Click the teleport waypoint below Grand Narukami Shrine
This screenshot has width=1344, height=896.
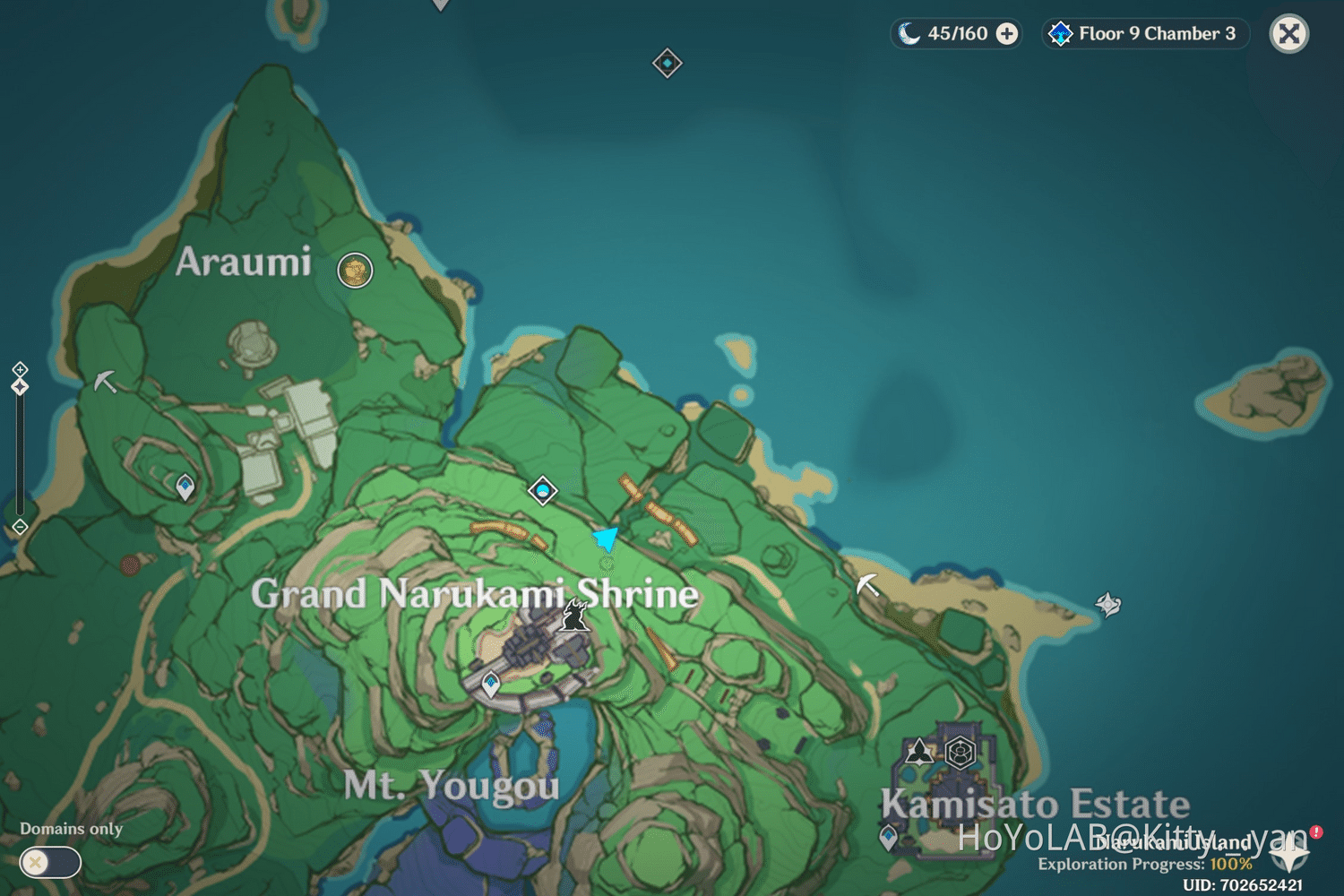pyautogui.click(x=491, y=683)
